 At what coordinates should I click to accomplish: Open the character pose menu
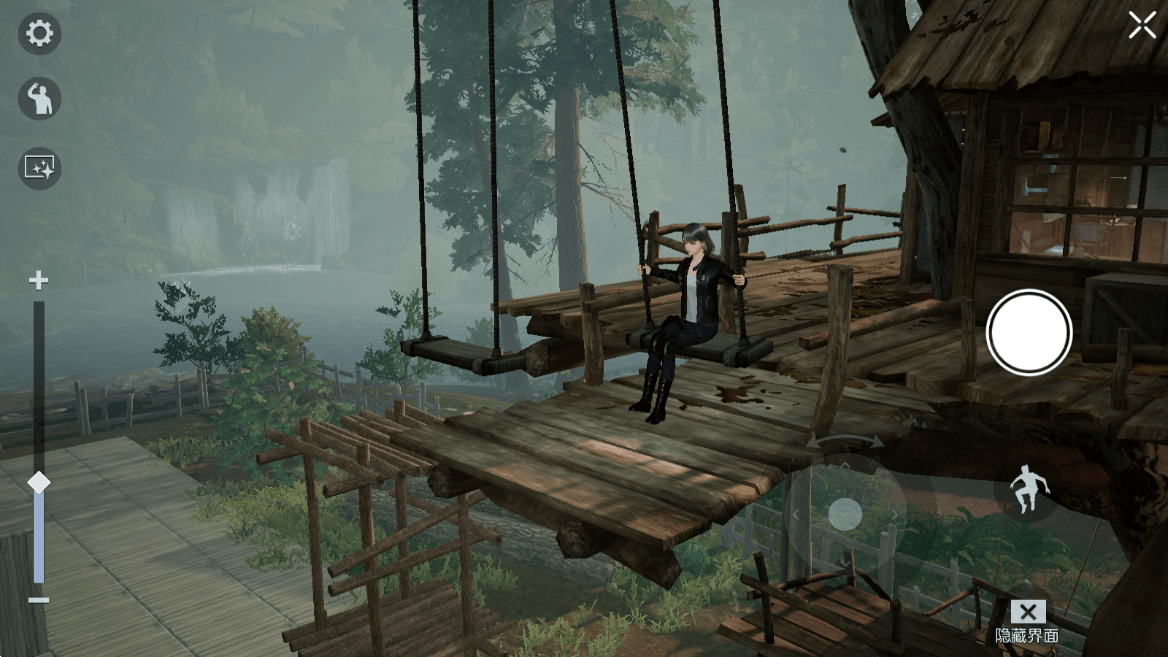[x=39, y=99]
